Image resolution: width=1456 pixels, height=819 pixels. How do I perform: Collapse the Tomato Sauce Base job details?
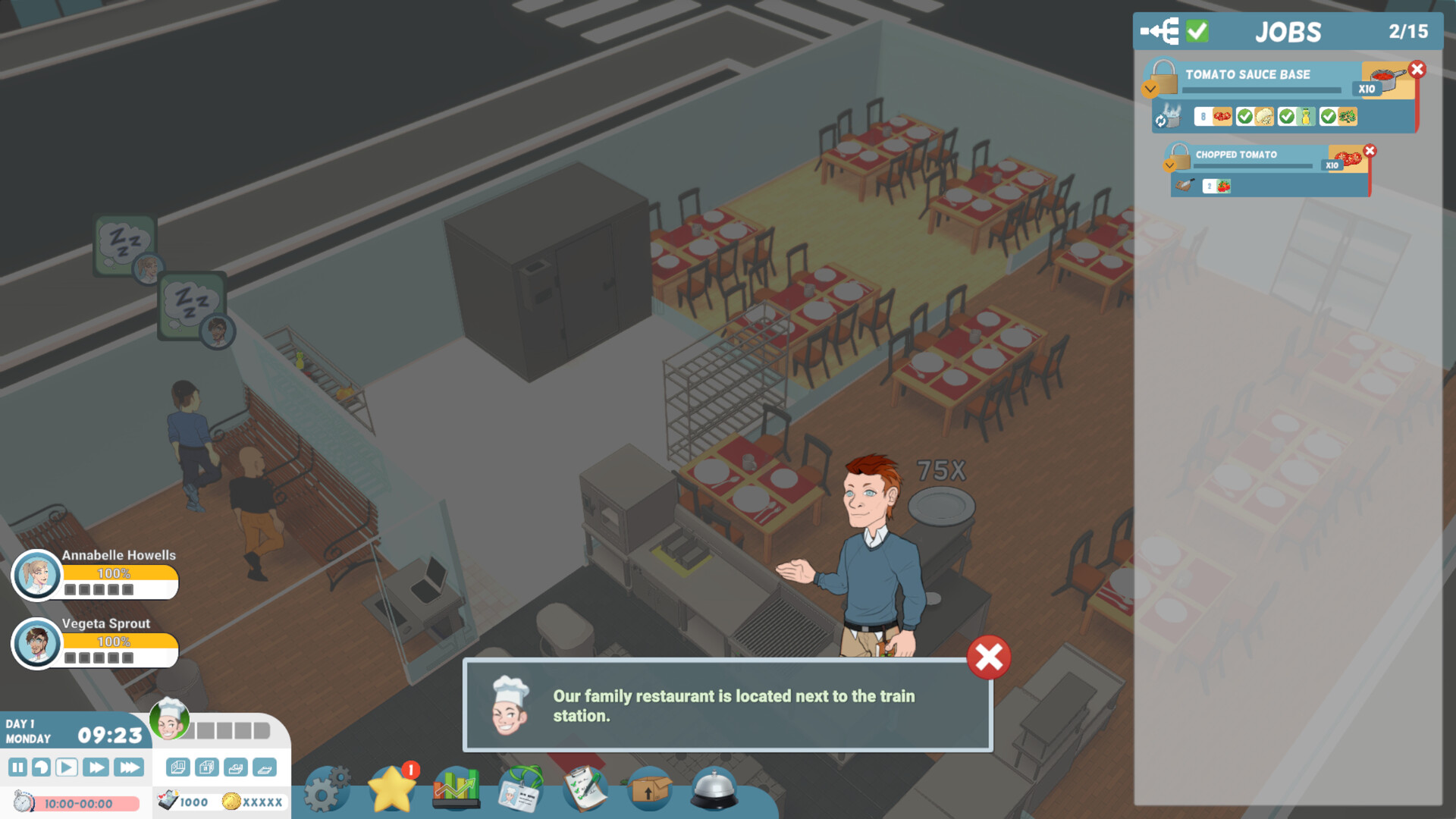coord(1150,89)
